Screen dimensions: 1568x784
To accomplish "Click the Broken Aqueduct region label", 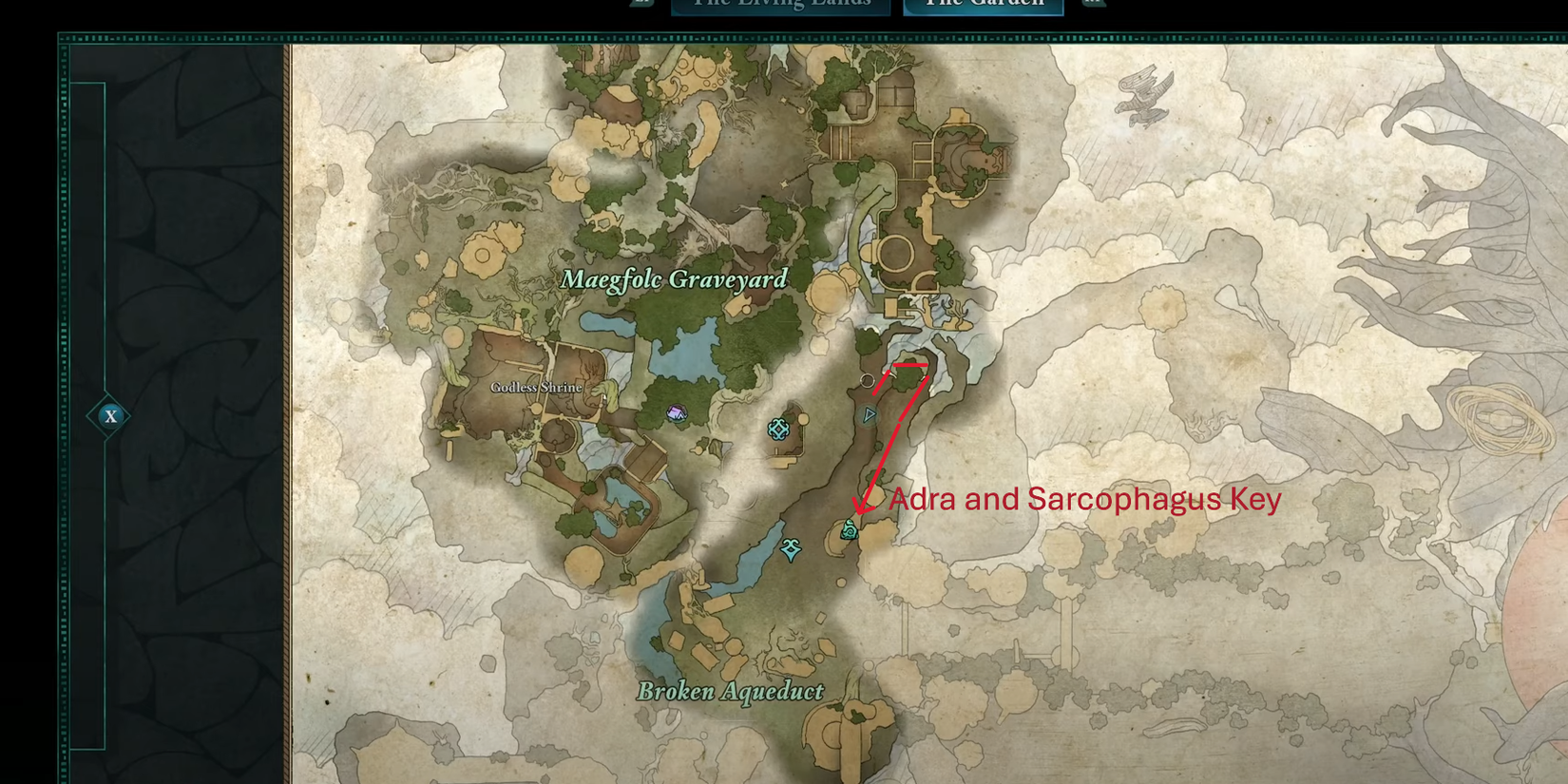I will (x=730, y=693).
